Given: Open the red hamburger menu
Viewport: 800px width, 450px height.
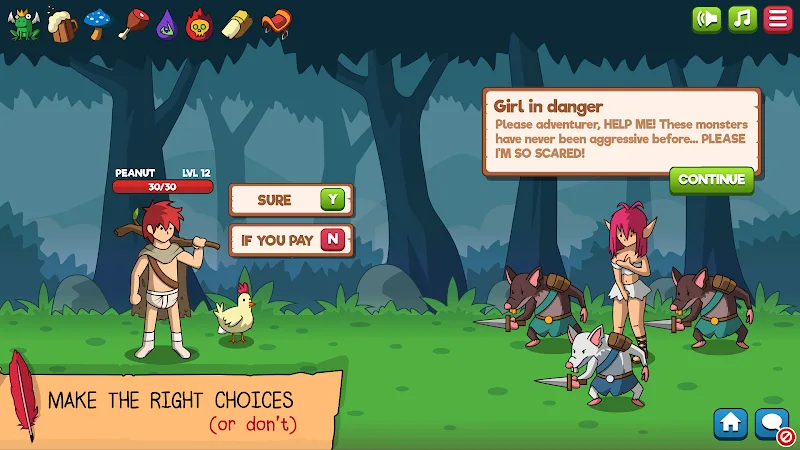Looking at the screenshot, I should (777, 20).
